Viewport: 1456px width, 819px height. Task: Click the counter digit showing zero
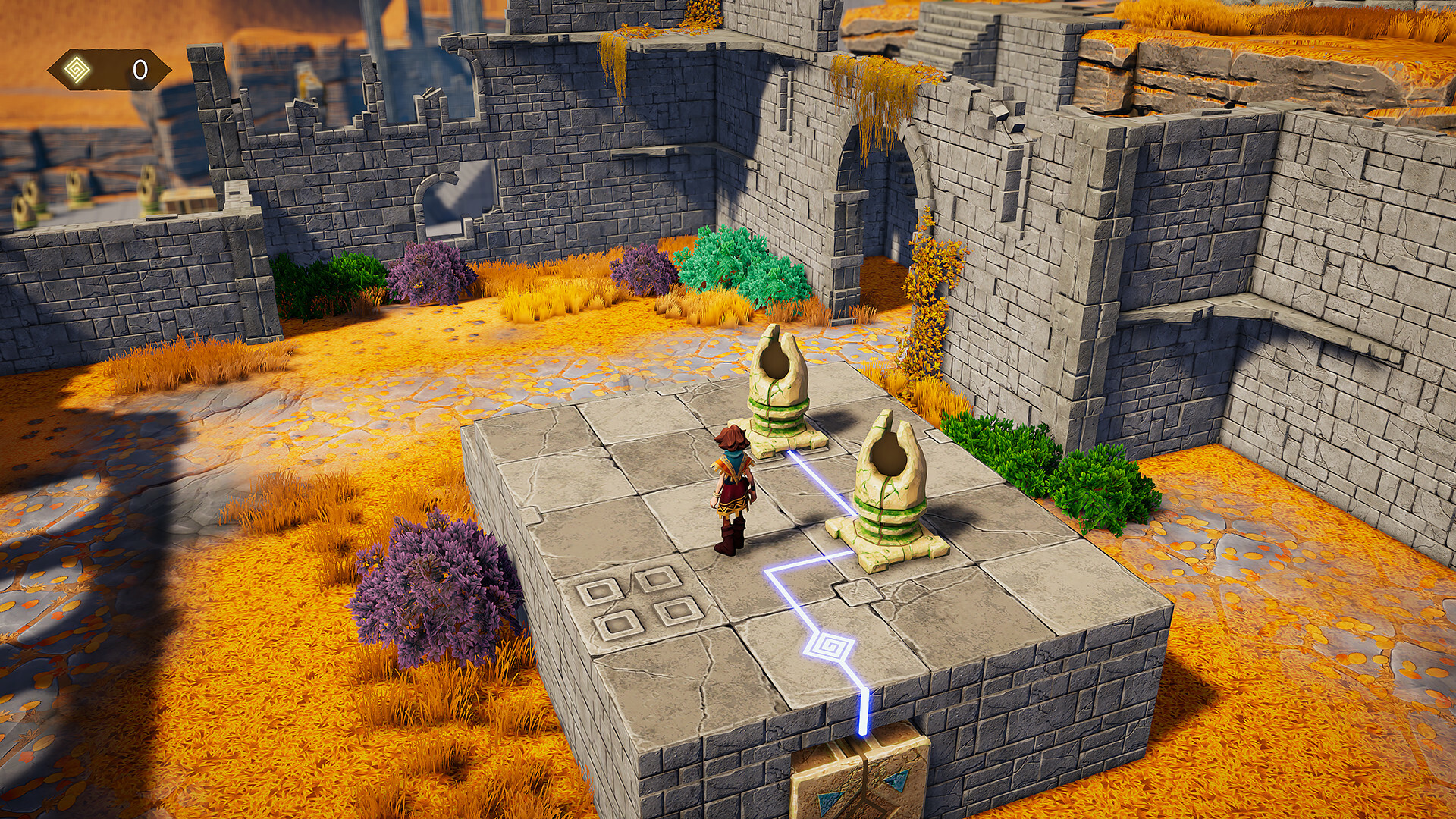point(139,68)
